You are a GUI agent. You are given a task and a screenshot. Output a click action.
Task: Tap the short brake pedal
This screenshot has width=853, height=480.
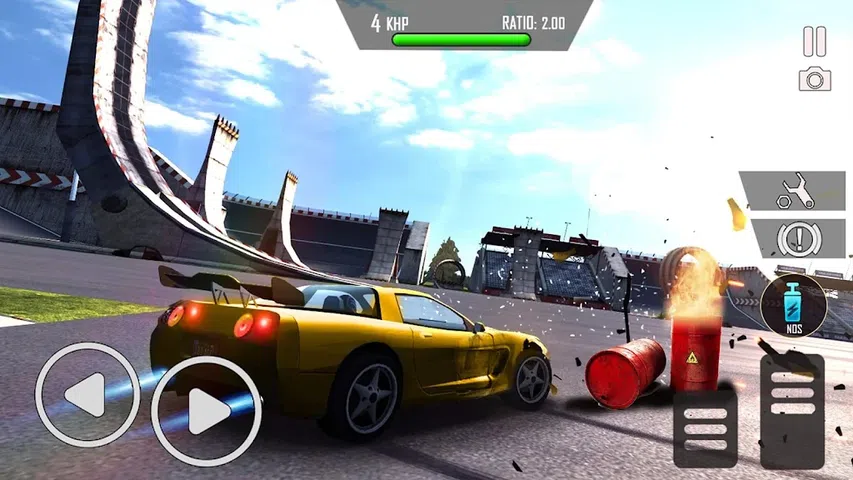tap(705, 427)
